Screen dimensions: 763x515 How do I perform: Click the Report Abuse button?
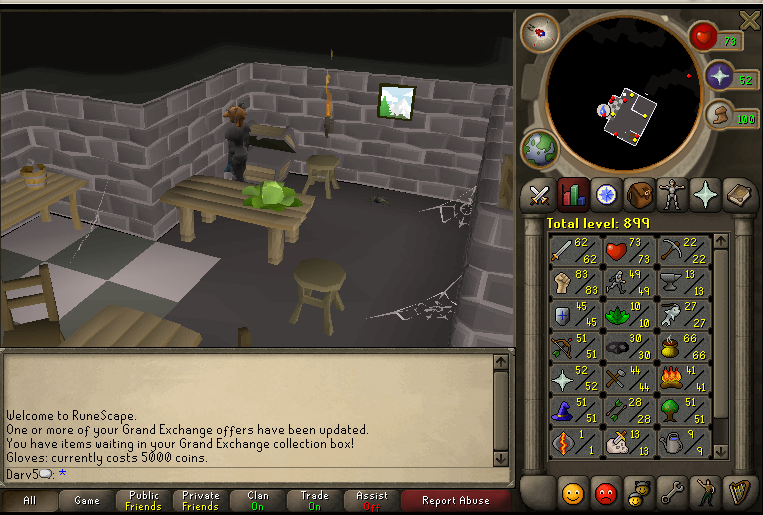pos(455,501)
